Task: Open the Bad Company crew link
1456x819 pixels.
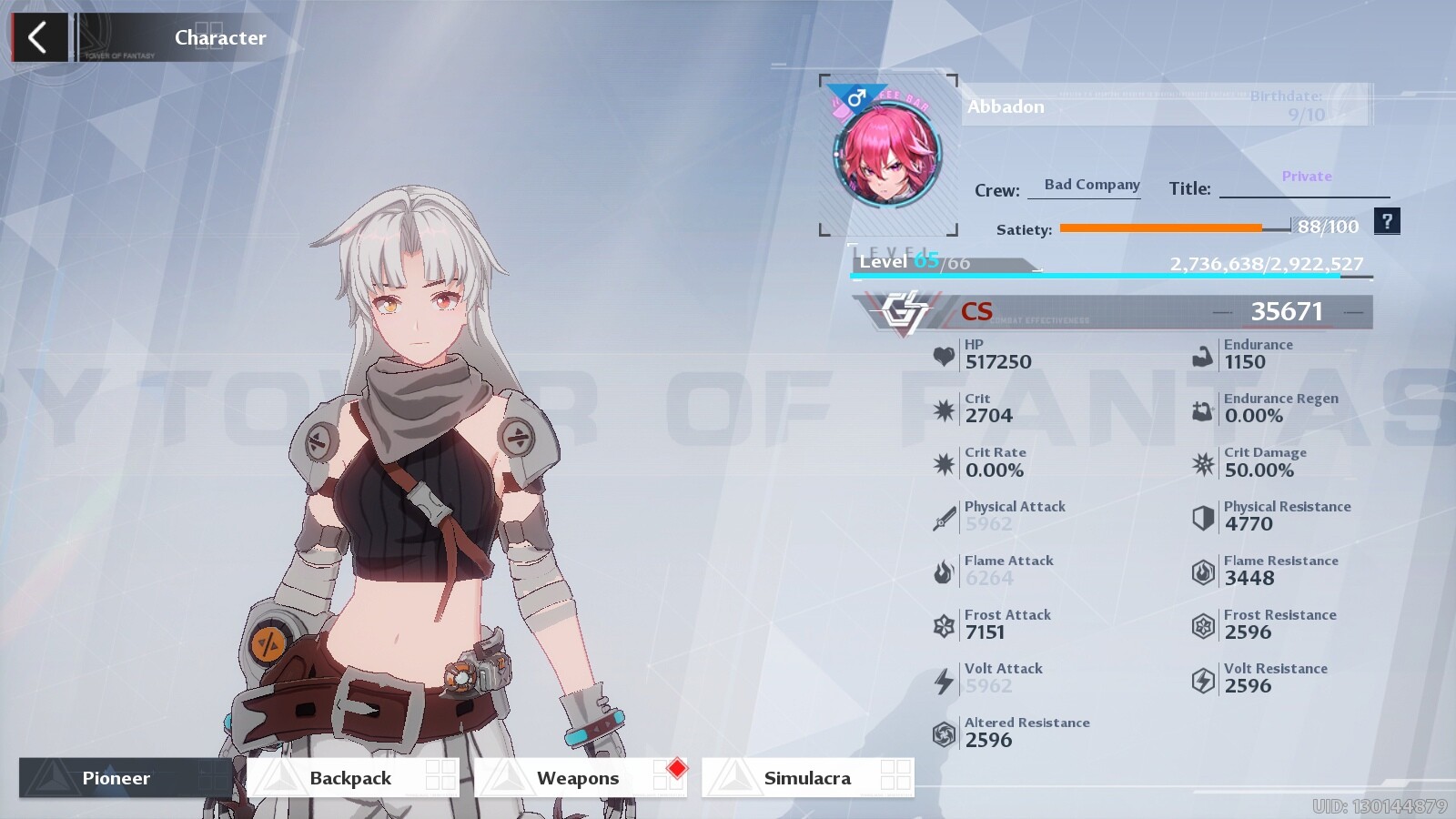Action: coord(1091,185)
